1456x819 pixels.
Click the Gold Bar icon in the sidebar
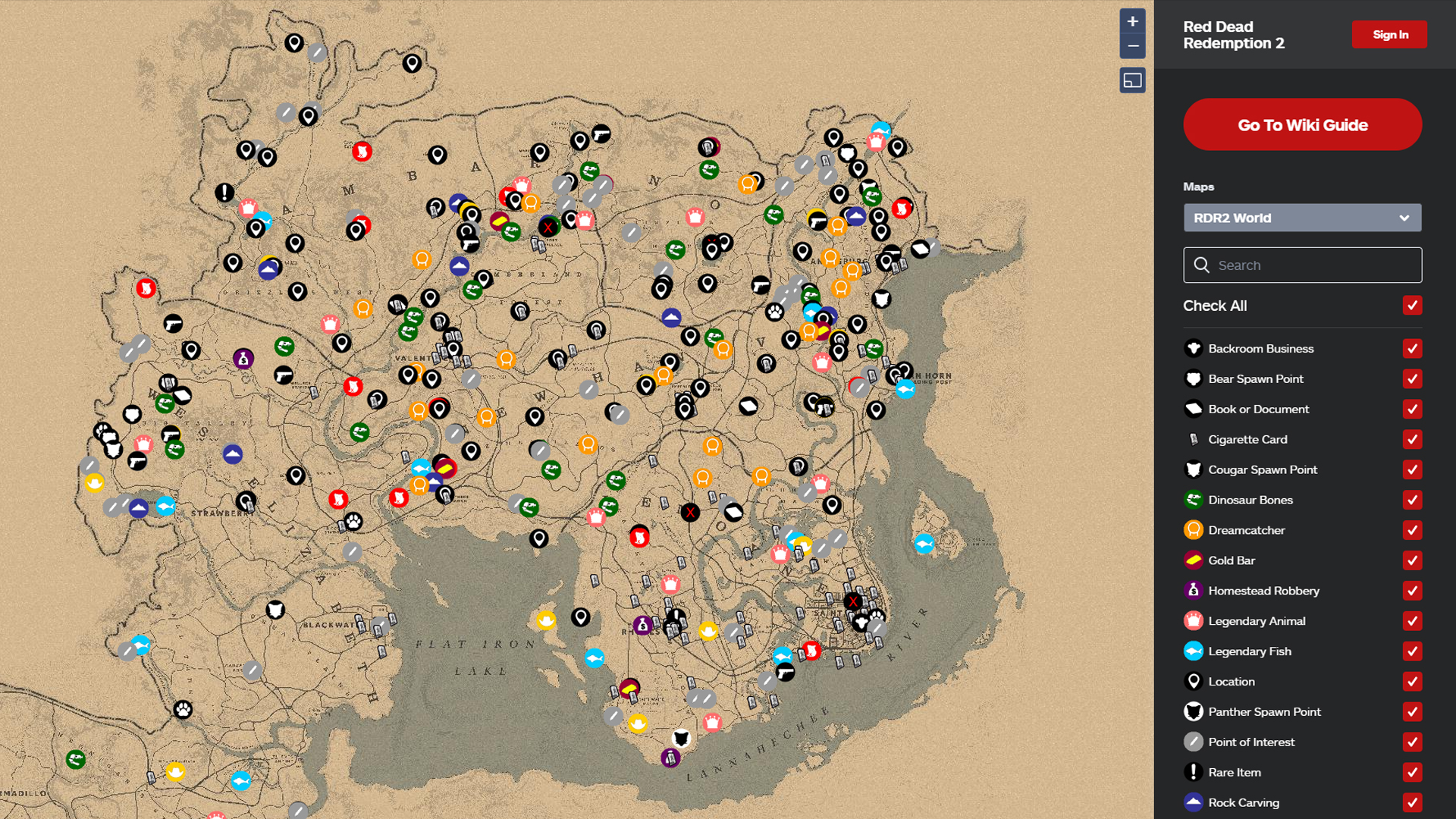pos(1193,560)
